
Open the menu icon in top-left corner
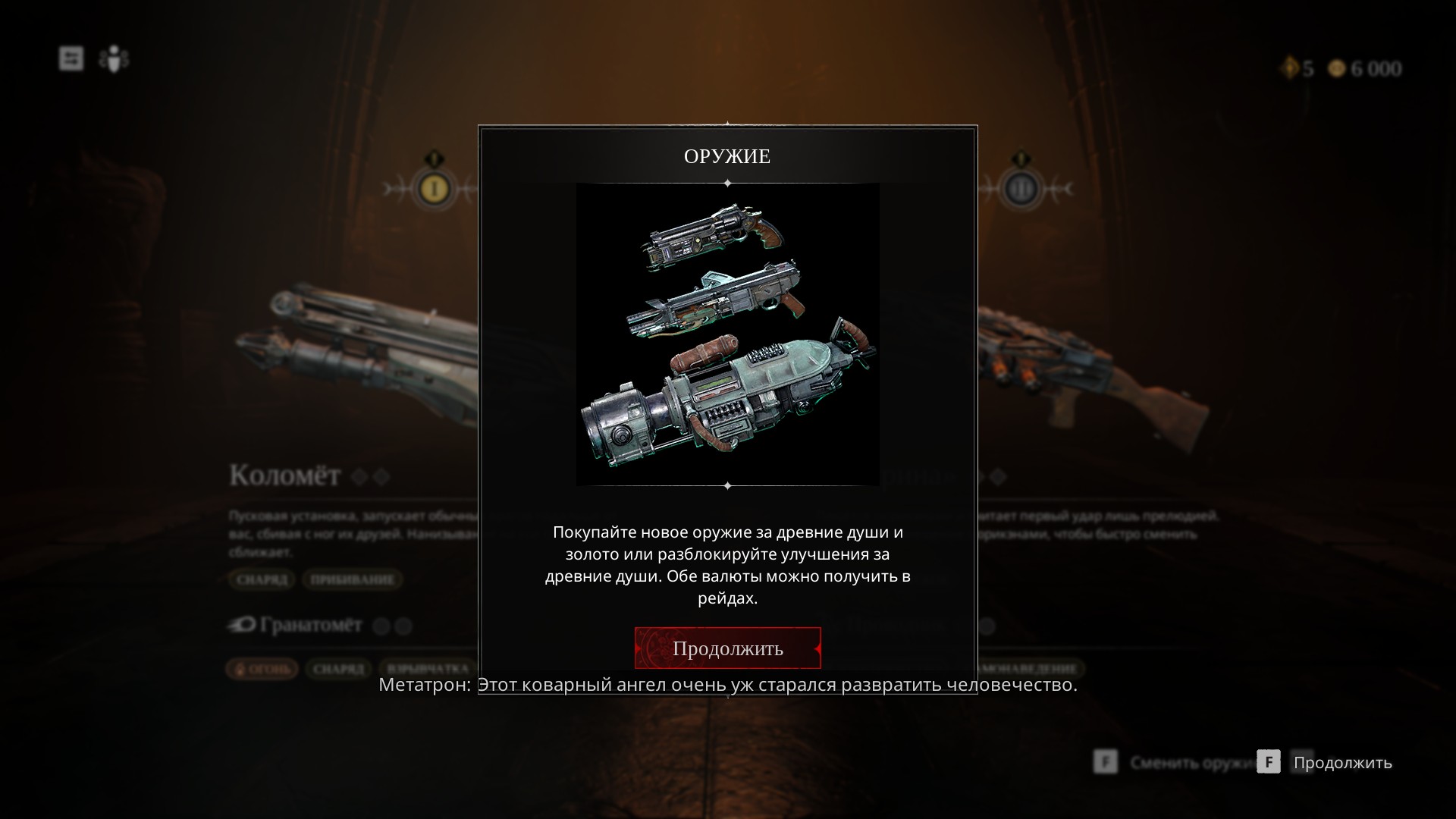[71, 58]
